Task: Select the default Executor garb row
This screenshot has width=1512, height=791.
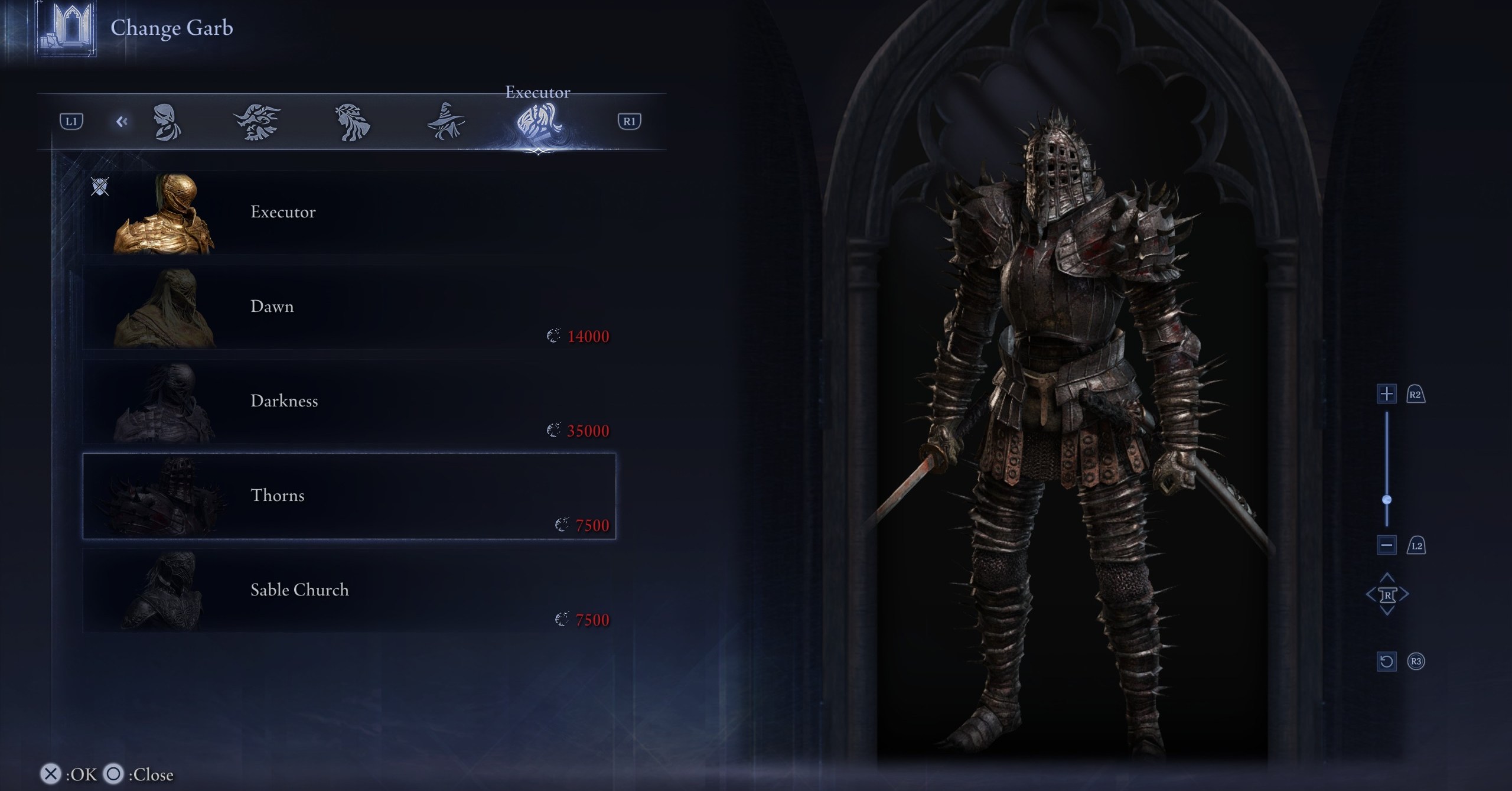Action: coord(348,213)
